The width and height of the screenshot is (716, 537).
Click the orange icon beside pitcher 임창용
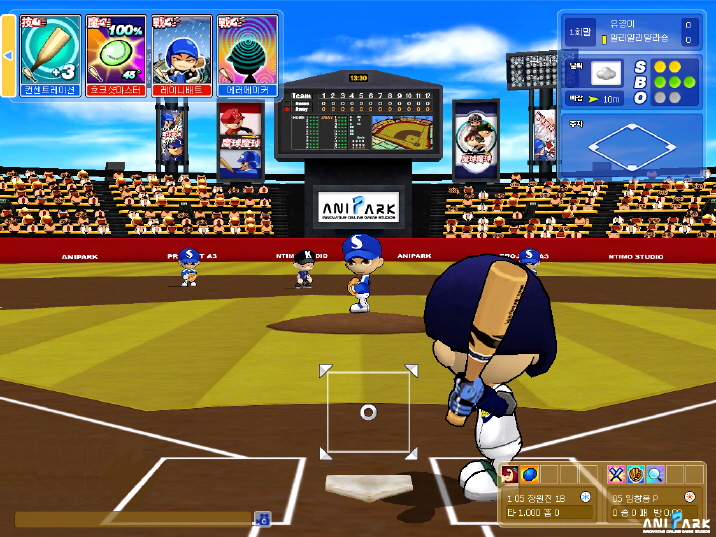click(x=689, y=497)
